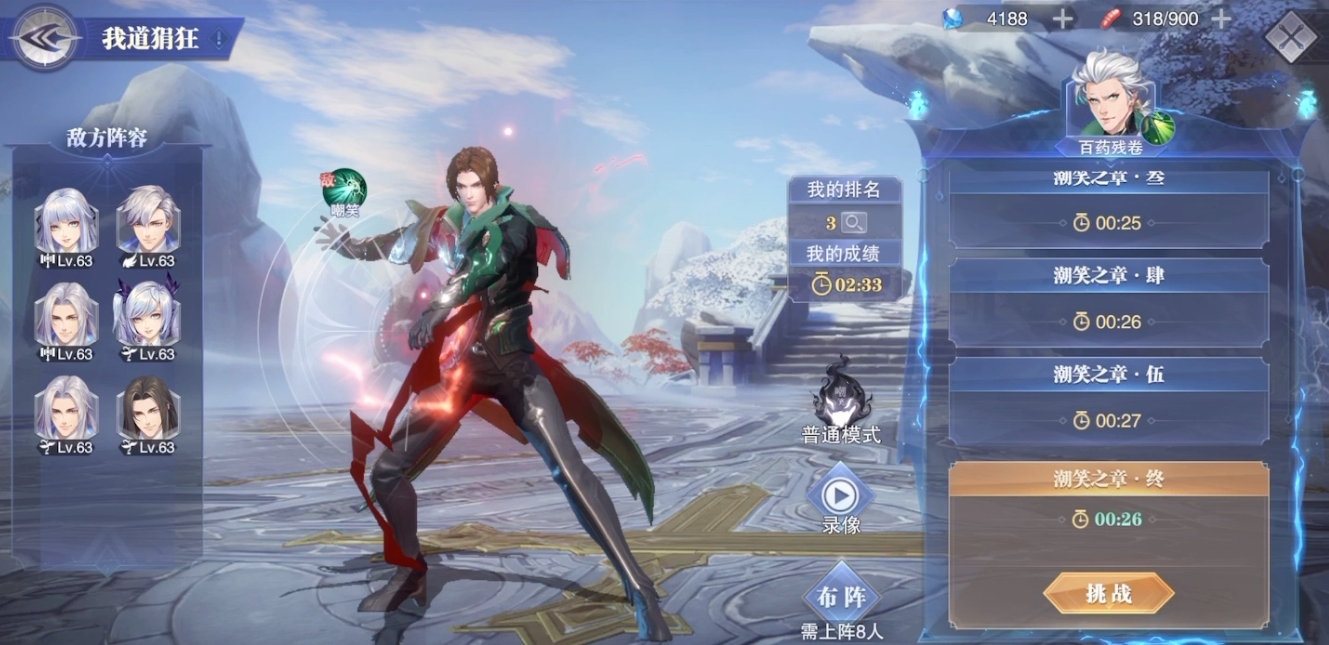Add more blue gem currency
This screenshot has height=645, width=1329.
click(1062, 19)
